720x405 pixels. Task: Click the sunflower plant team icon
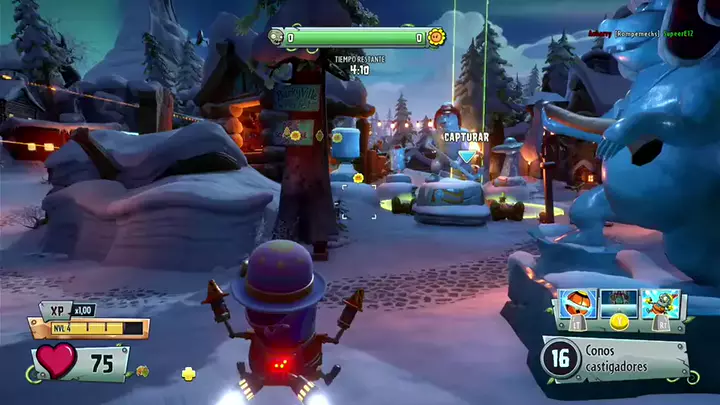[x=437, y=37]
